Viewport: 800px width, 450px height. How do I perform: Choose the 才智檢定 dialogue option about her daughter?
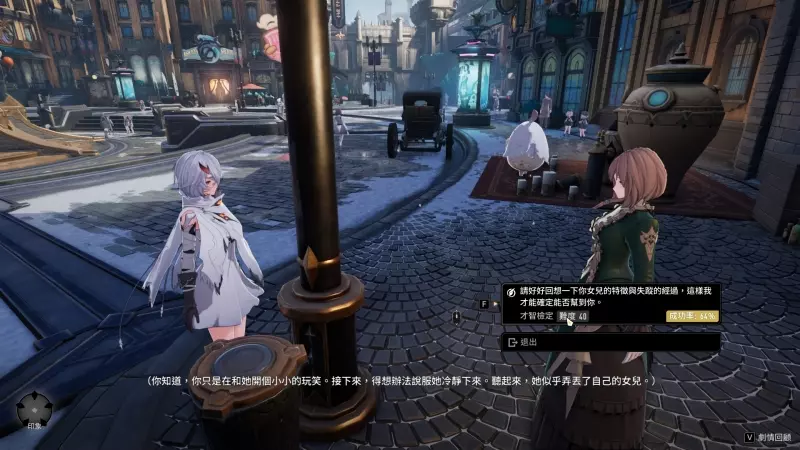(x=610, y=303)
